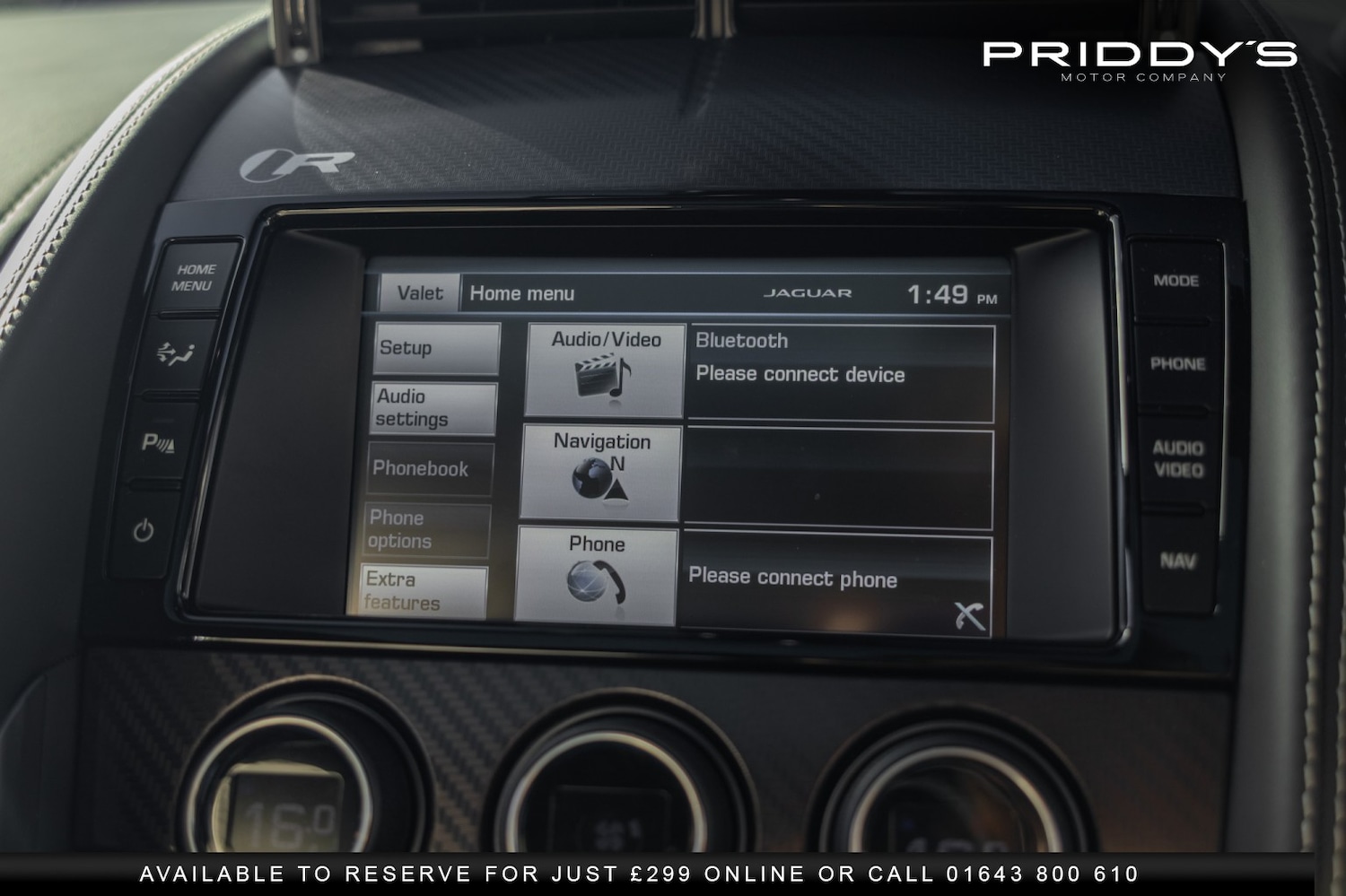Select the Phone tile with handset icon

[x=597, y=574]
